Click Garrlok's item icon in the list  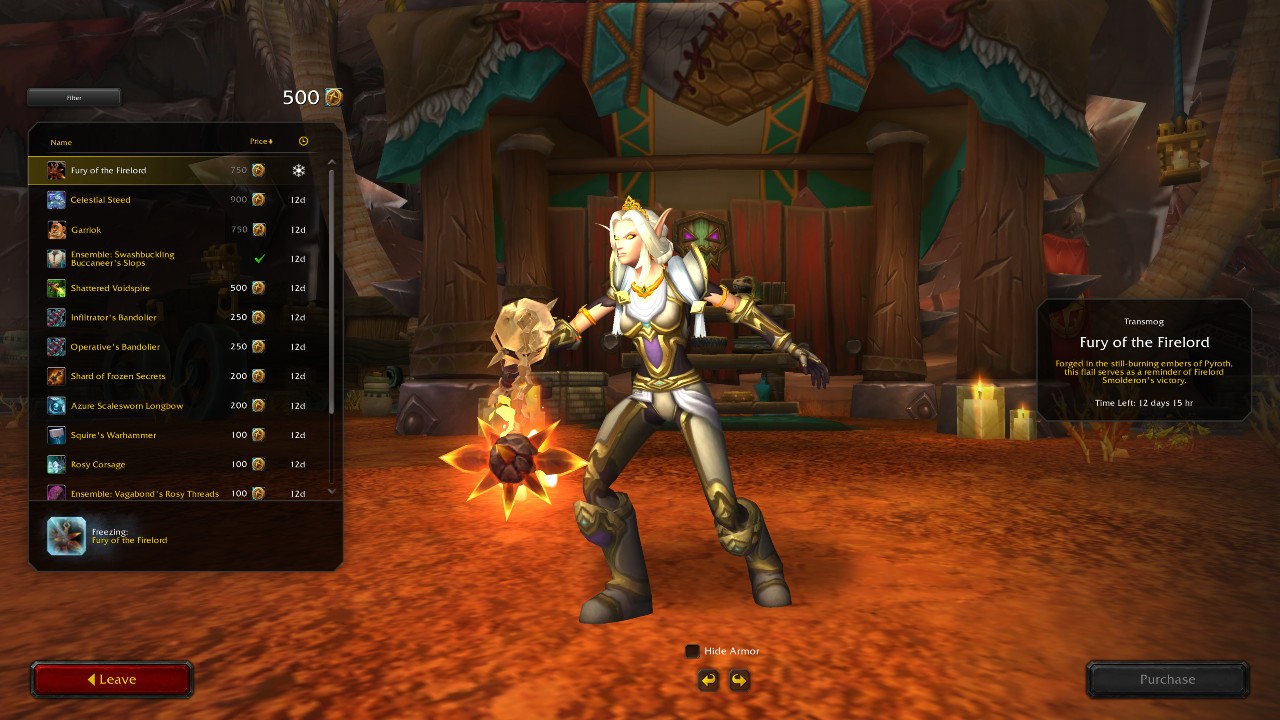55,229
